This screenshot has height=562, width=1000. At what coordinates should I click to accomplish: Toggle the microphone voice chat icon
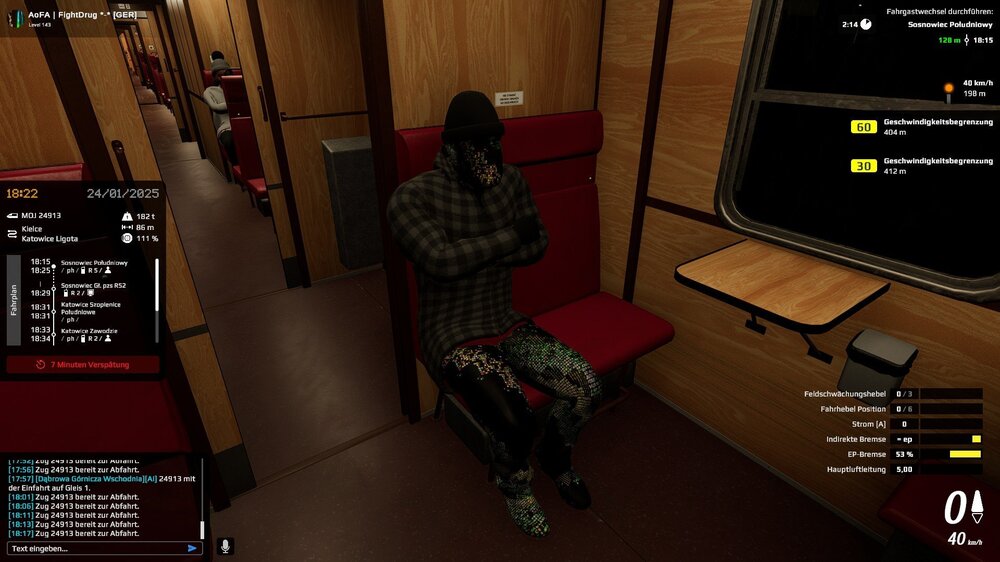[x=225, y=546]
